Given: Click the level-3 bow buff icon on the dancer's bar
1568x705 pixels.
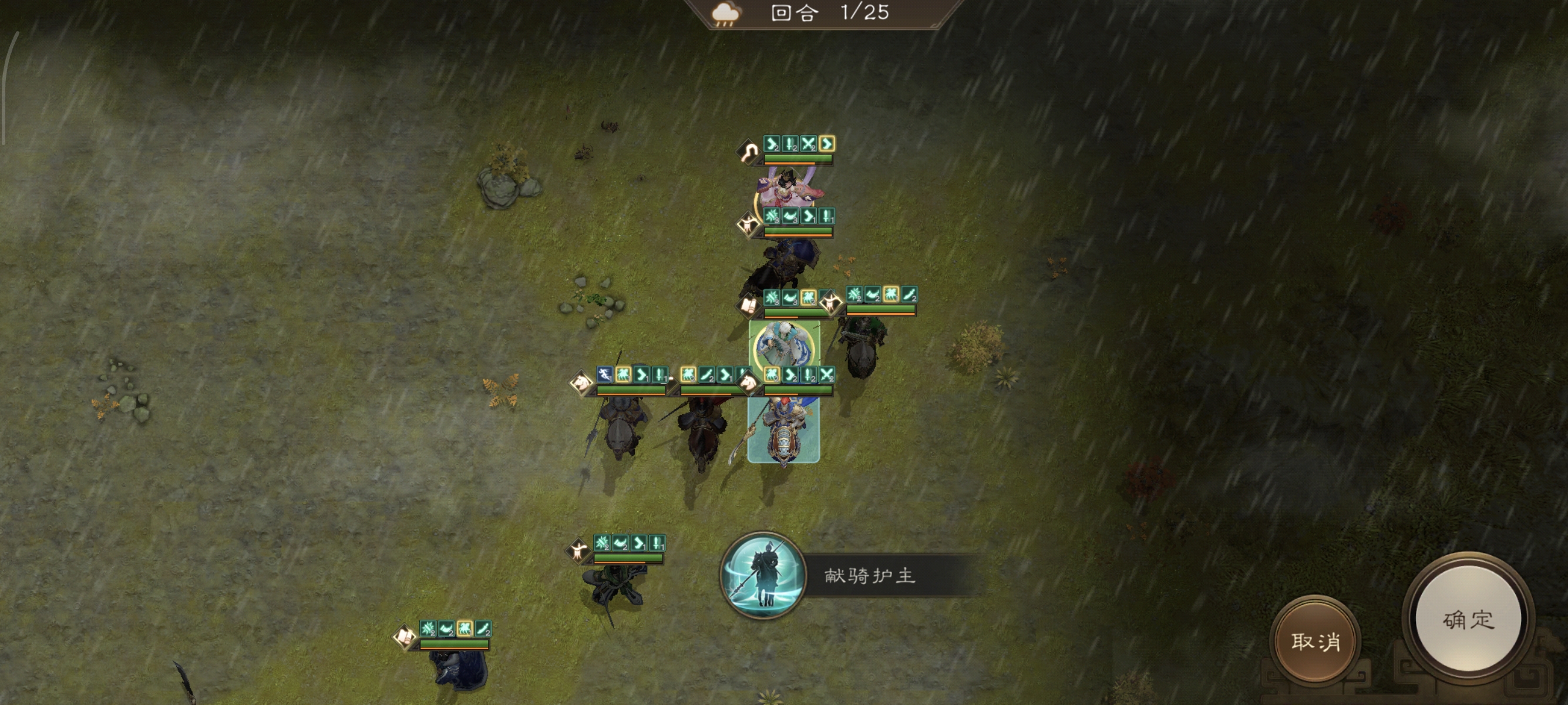Looking at the screenshot, I should coord(790,217).
